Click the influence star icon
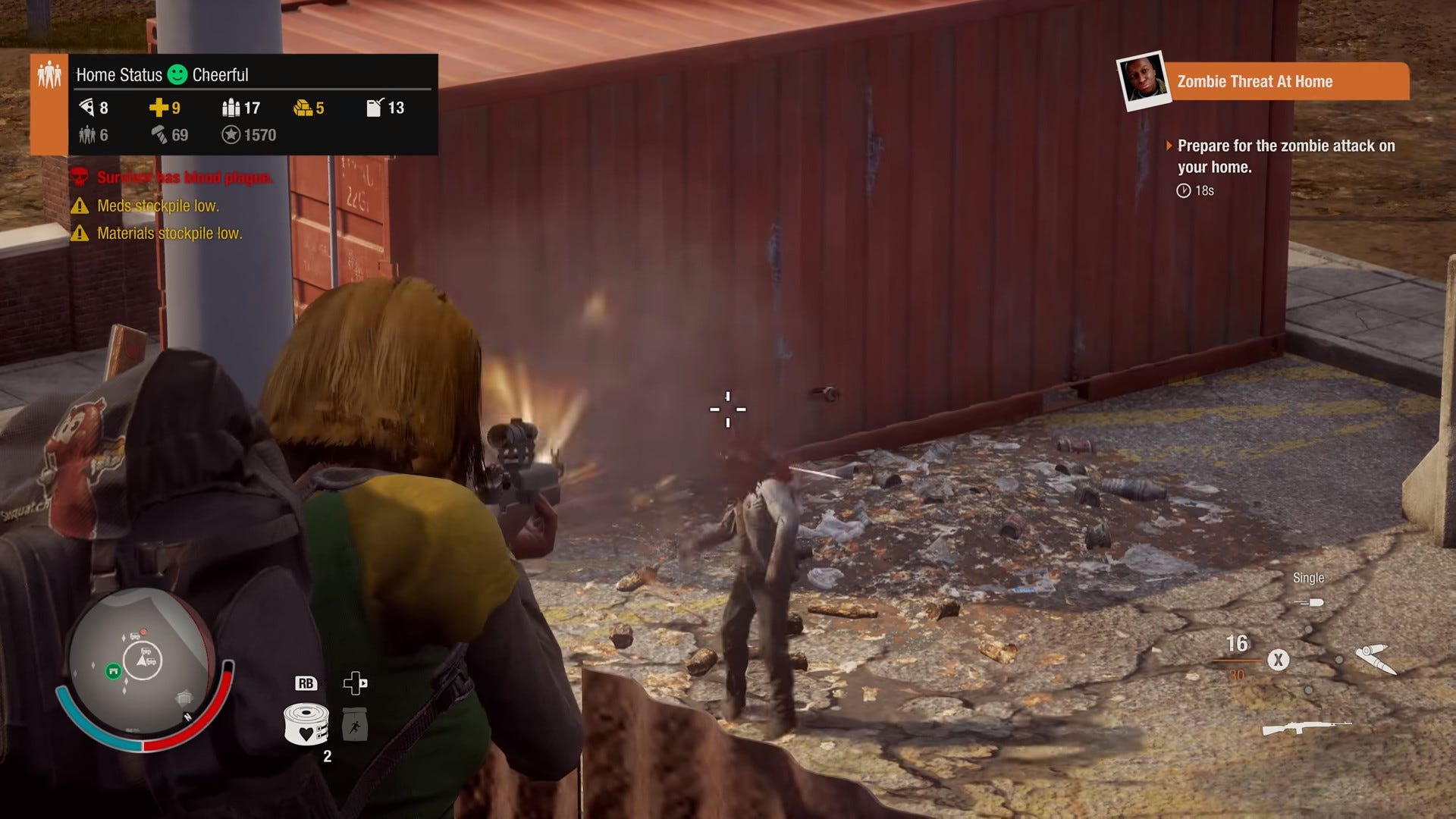 click(x=231, y=135)
